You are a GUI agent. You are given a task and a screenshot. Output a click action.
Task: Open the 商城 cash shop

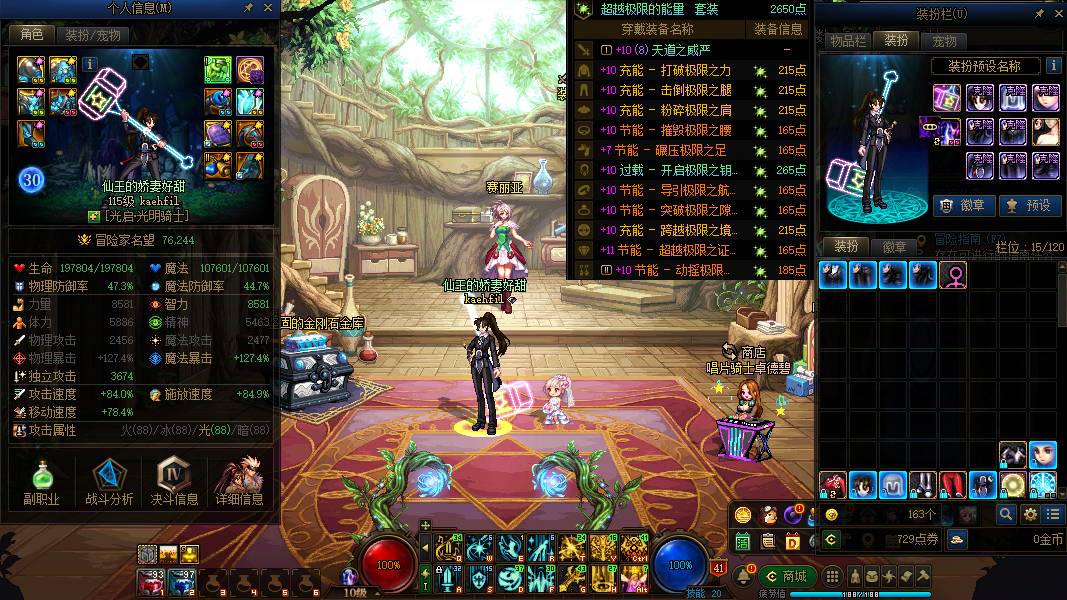point(785,576)
